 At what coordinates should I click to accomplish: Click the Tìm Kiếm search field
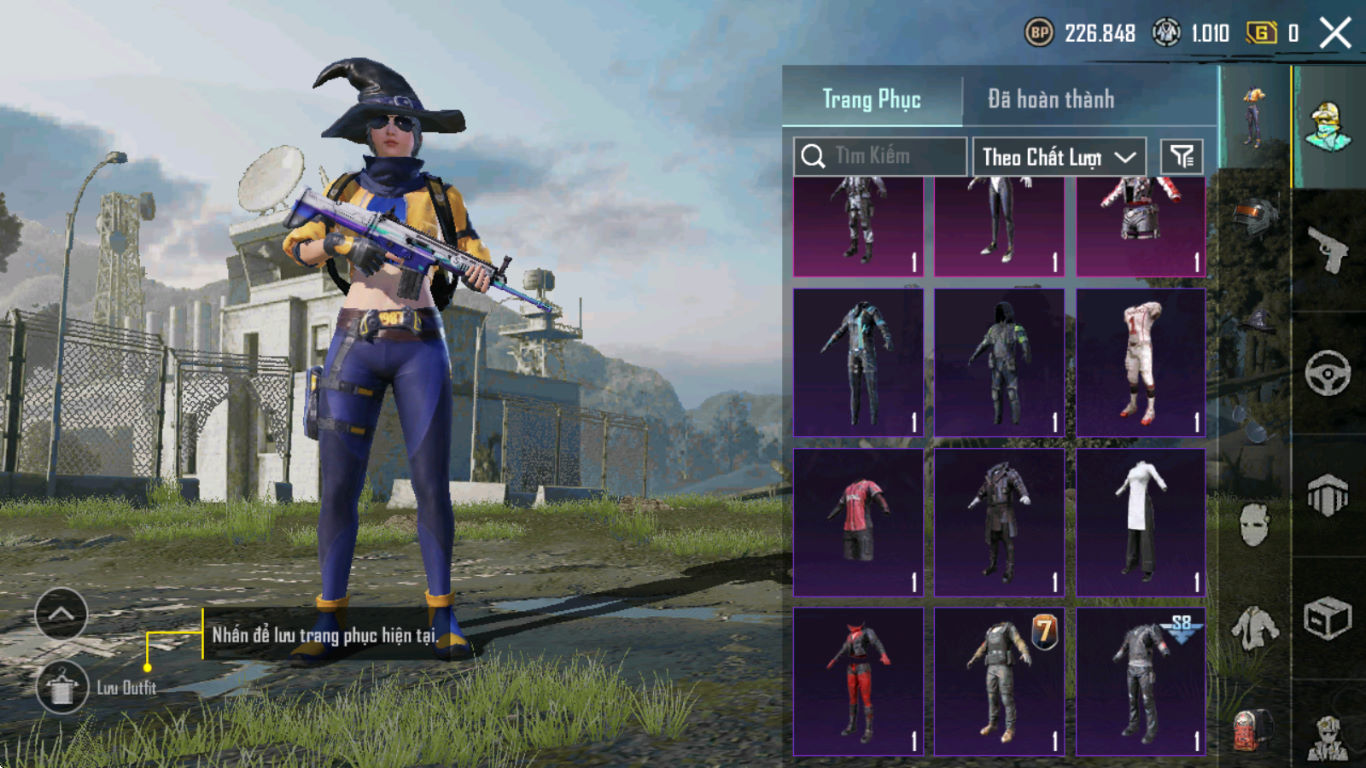coord(880,156)
